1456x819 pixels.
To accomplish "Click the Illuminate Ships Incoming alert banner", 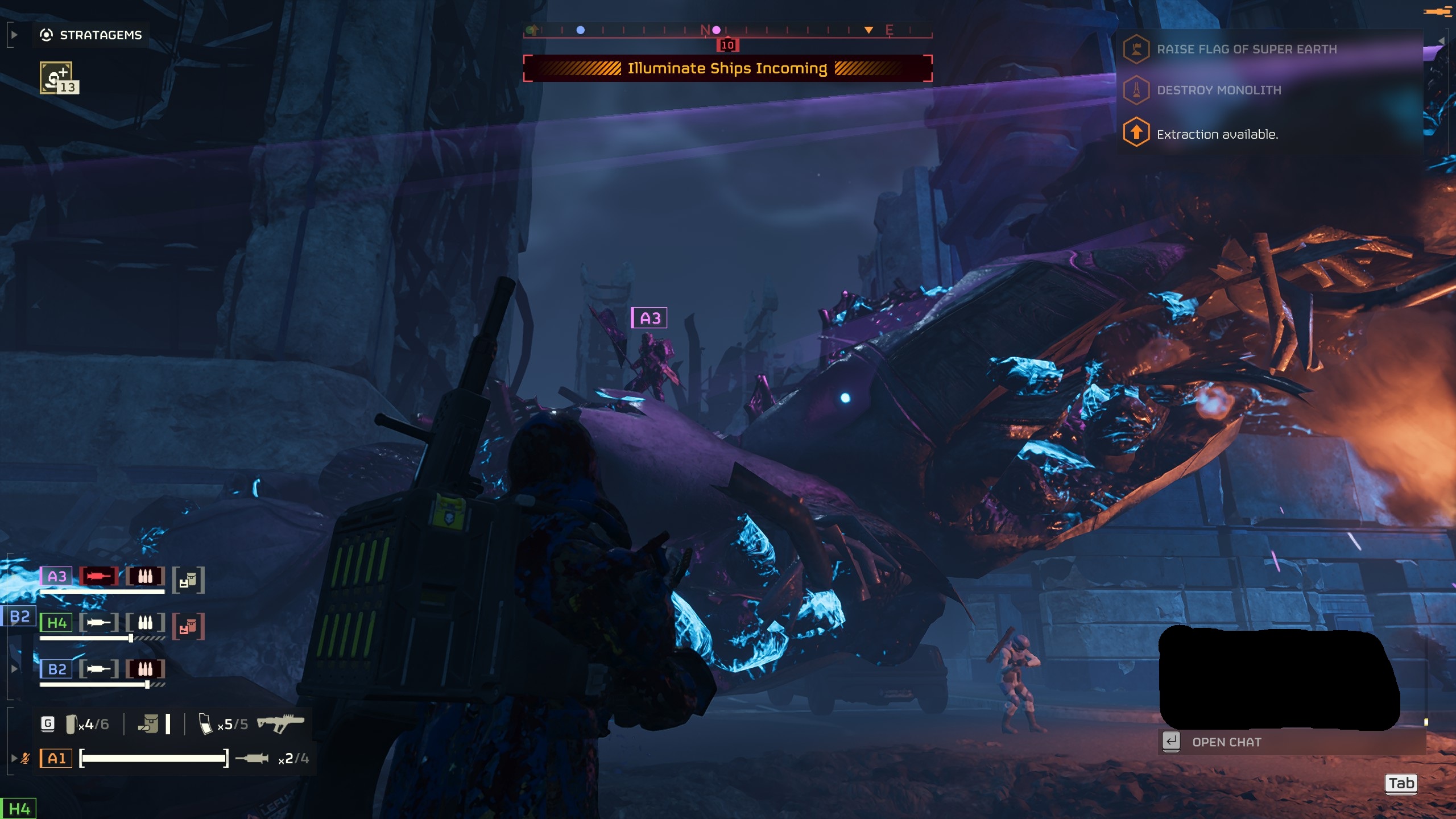I will click(727, 68).
